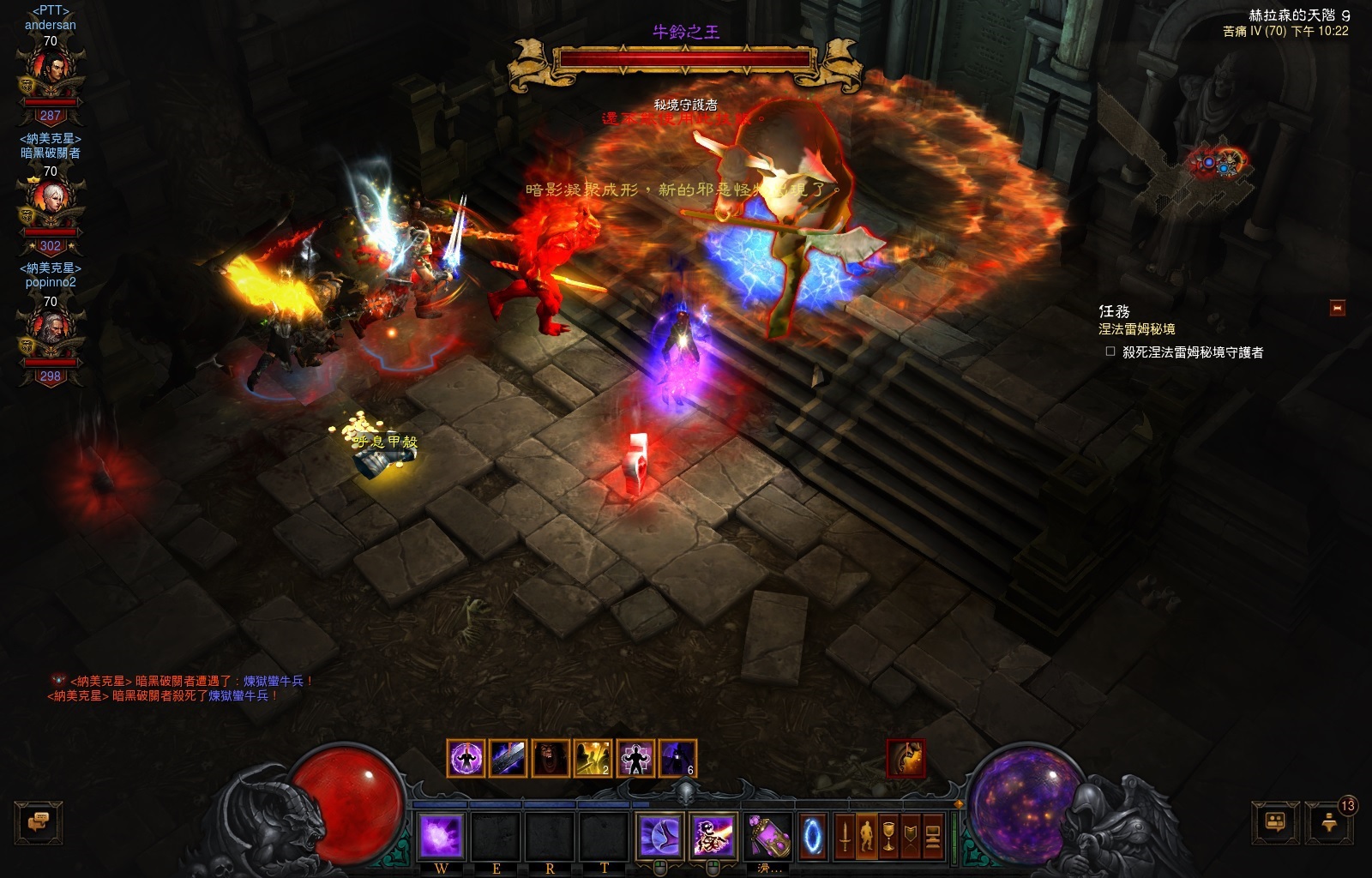This screenshot has width=1372, height=878.
Task: Open the banner shield menu icon
Action: pyautogui.click(x=911, y=836)
